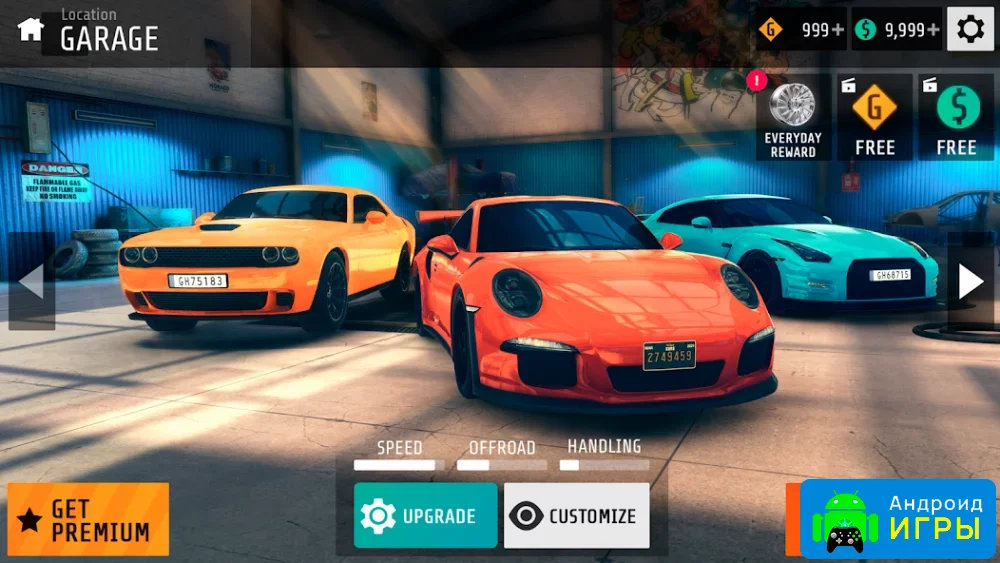The width and height of the screenshot is (1000, 563).
Task: Get free gold G coins
Action: pos(874,118)
